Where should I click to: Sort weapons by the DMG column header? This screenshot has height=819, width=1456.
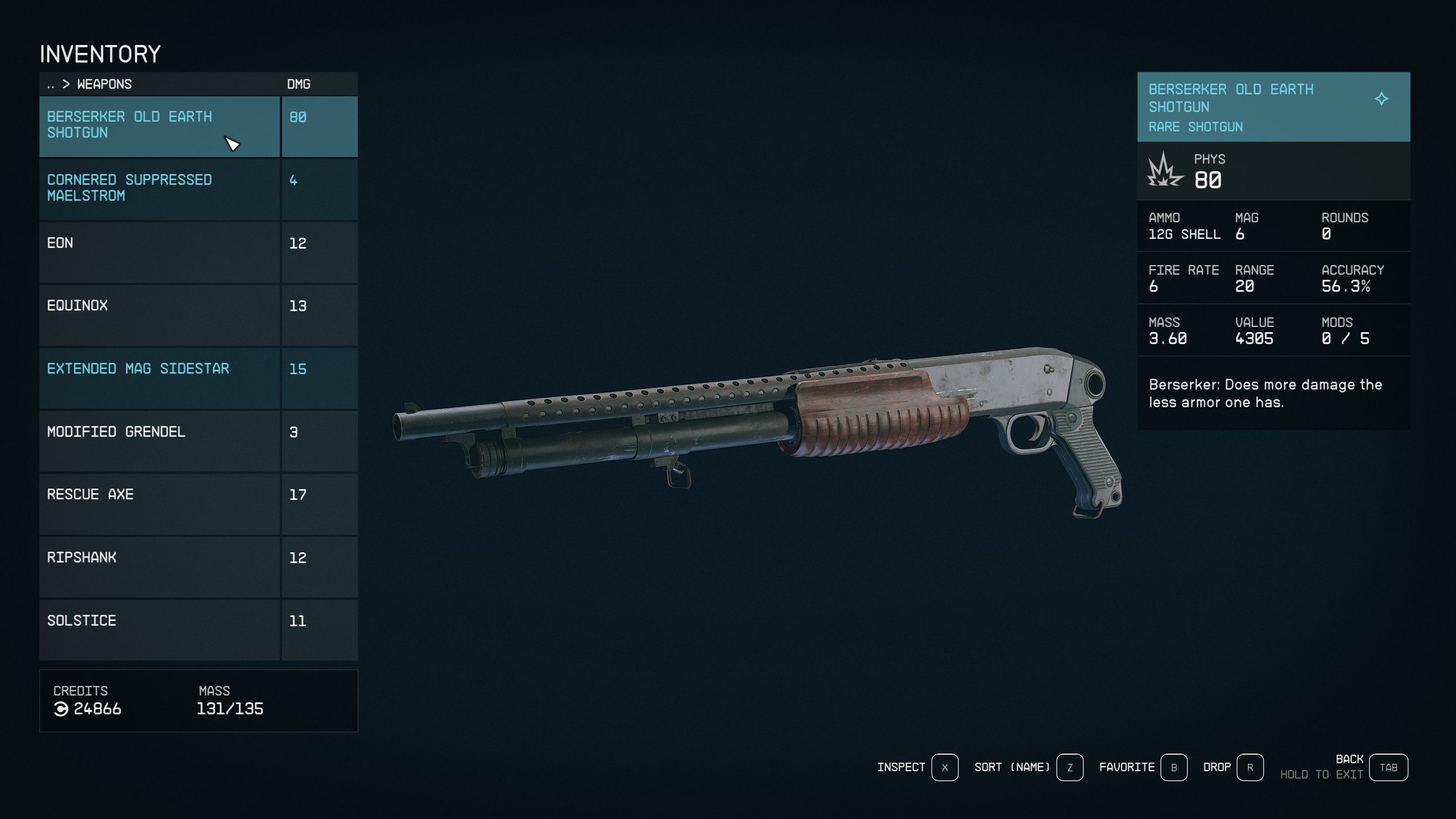point(299,84)
